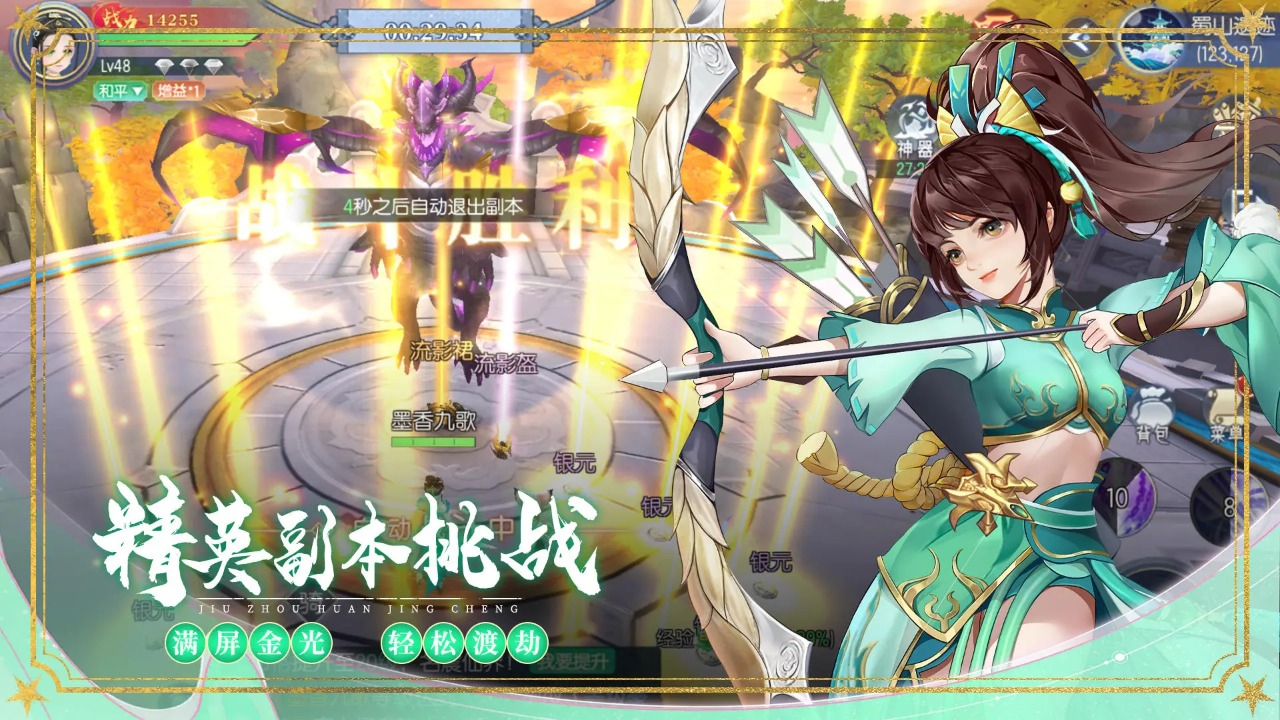Cast the skill on cooldown showing 10
This screenshot has height=720, width=1280.
tap(1122, 498)
